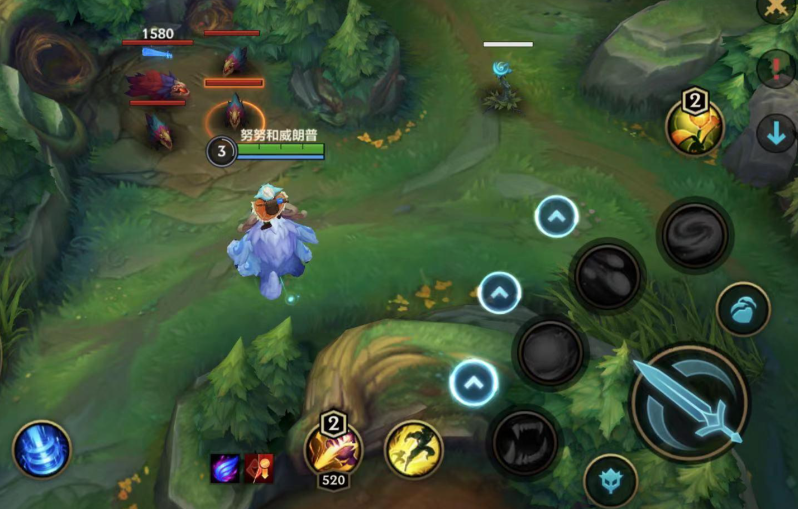Tap the minion target attack button

coord(743,310)
